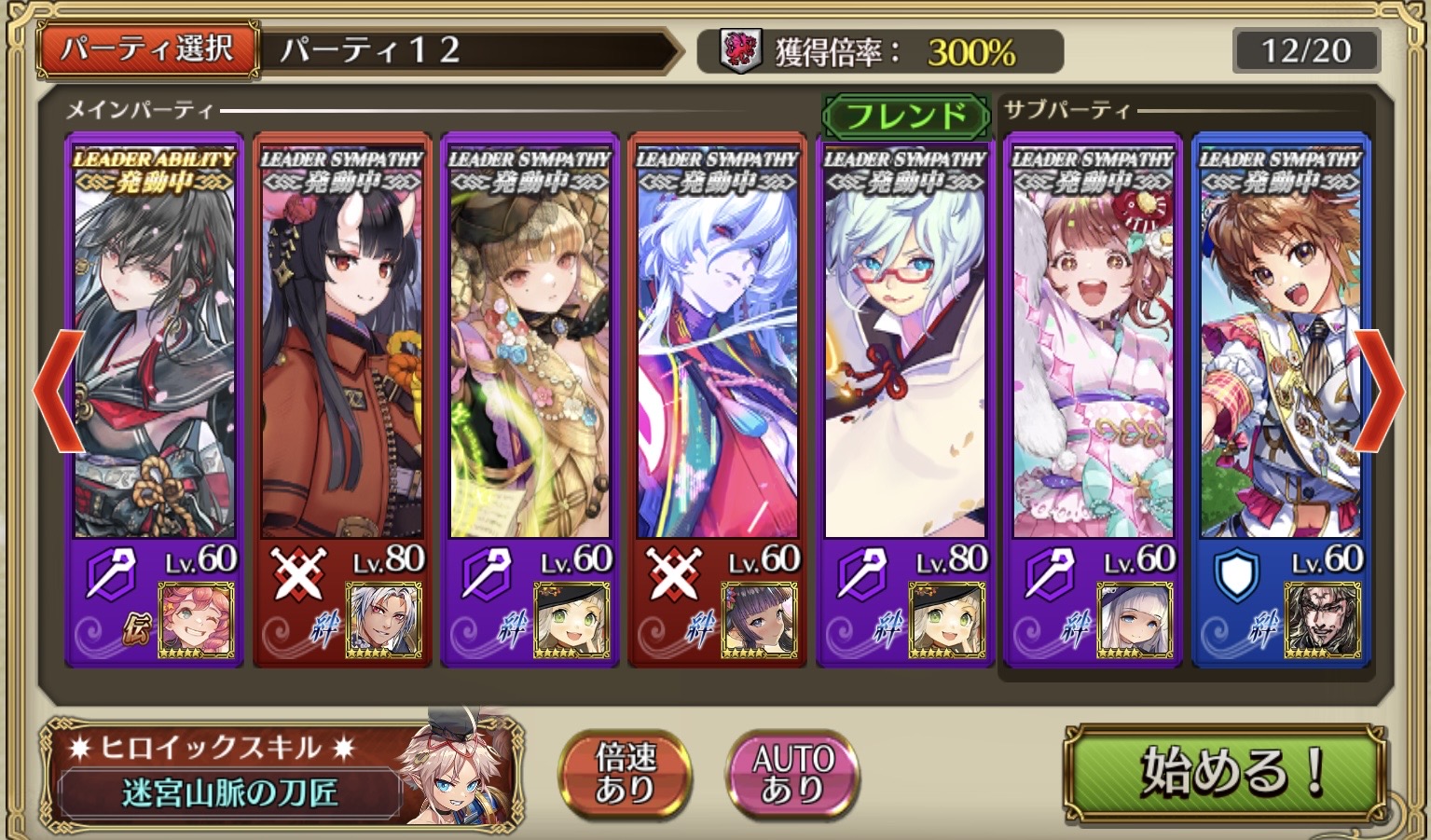The width and height of the screenshot is (1431, 840).
Task: Select the leader card with black-haired swordswoman
Action: pyautogui.click(x=155, y=354)
